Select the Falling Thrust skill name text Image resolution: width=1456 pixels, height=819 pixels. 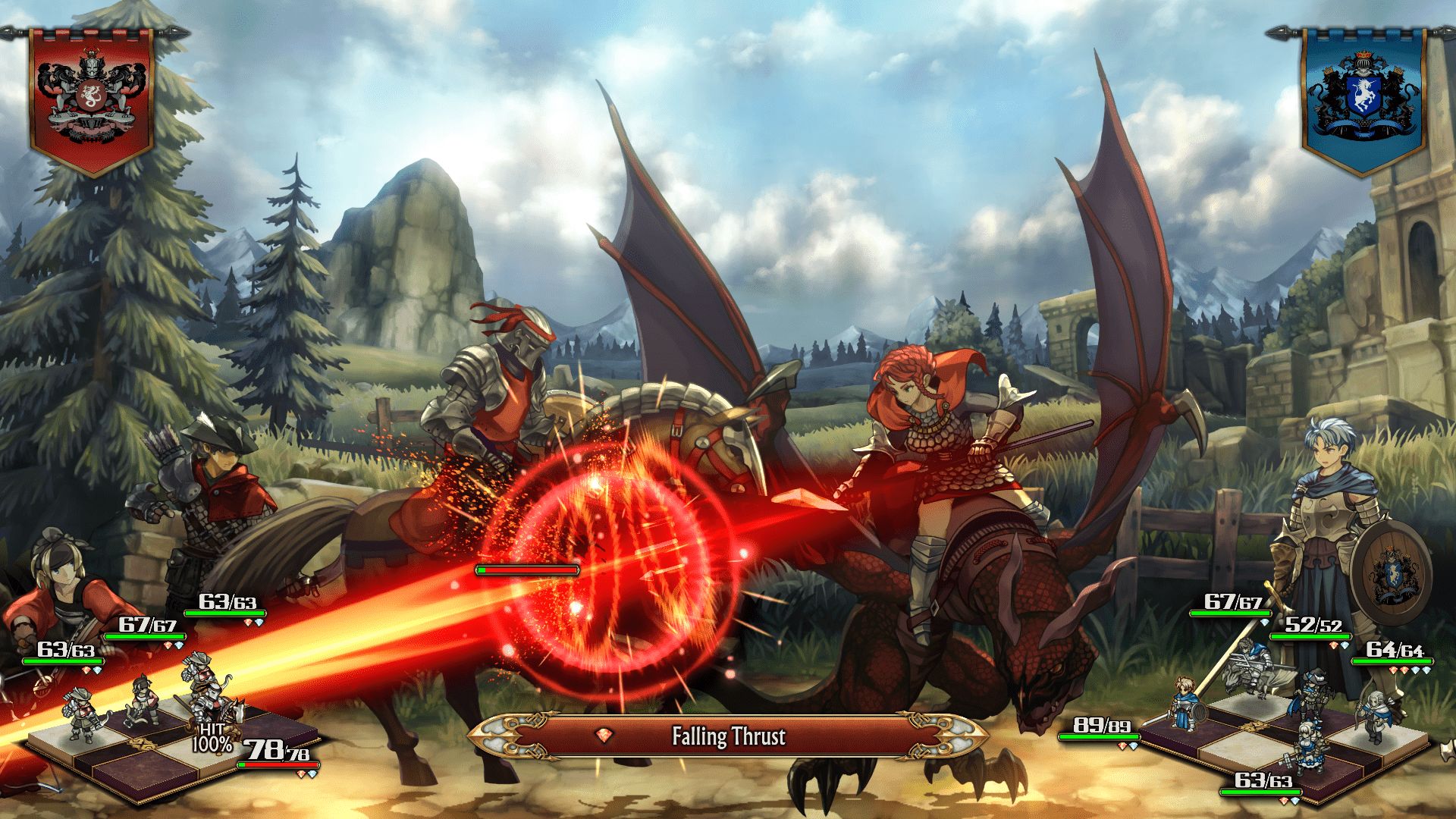(729, 737)
